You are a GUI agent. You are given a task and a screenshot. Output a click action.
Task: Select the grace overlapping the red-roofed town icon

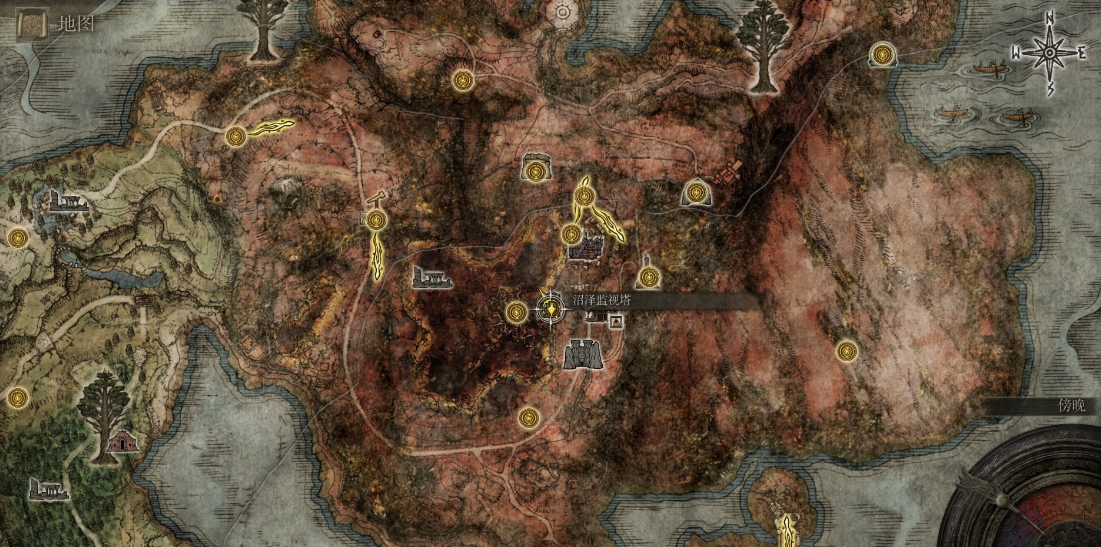click(x=571, y=235)
